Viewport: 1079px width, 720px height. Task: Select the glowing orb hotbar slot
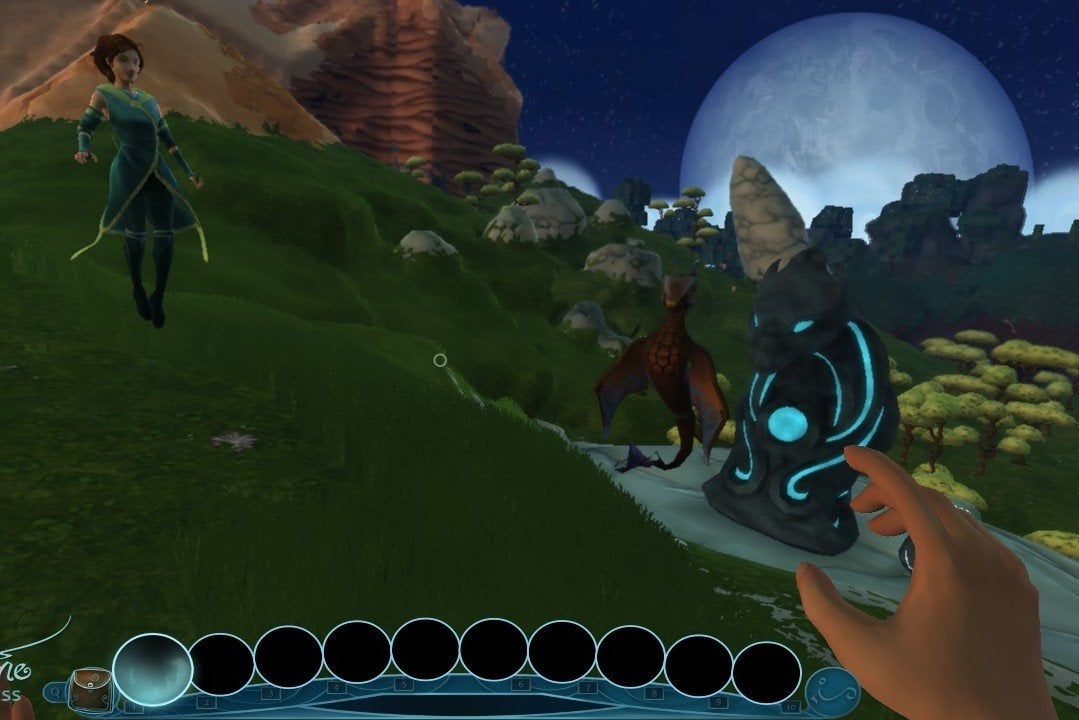pyautogui.click(x=152, y=670)
